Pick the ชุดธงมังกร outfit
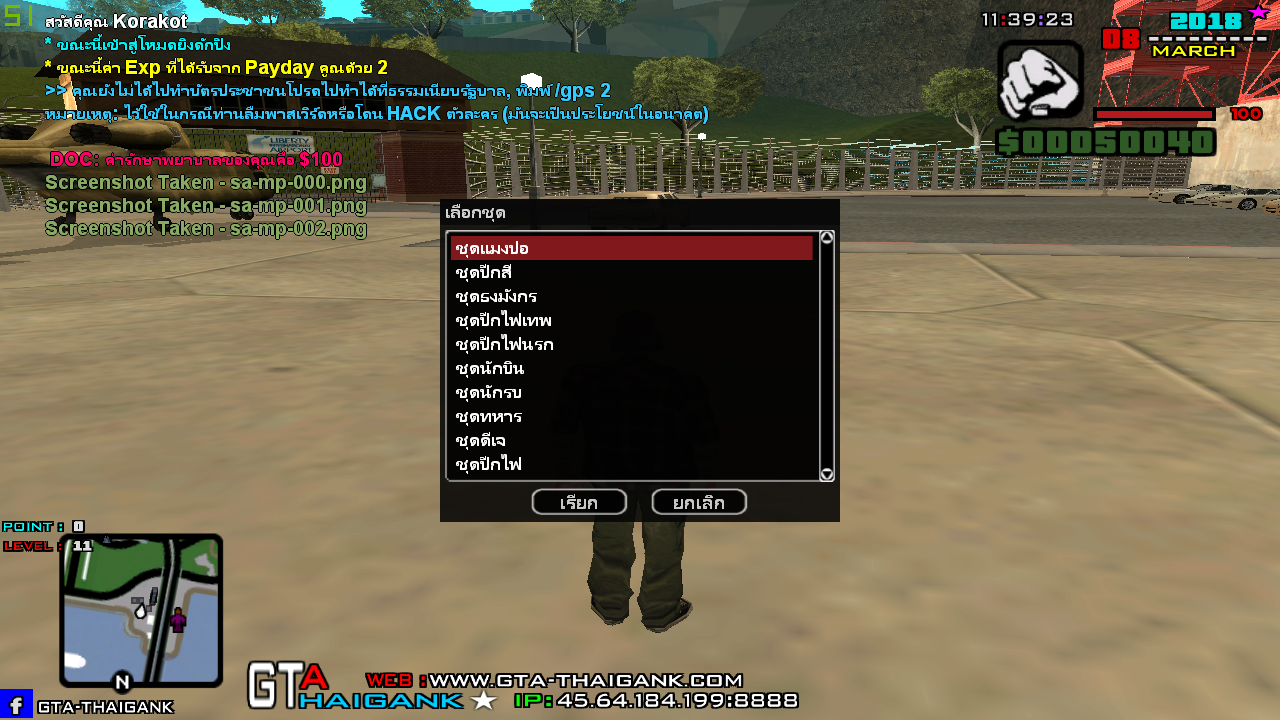1280x720 pixels. click(x=631, y=296)
